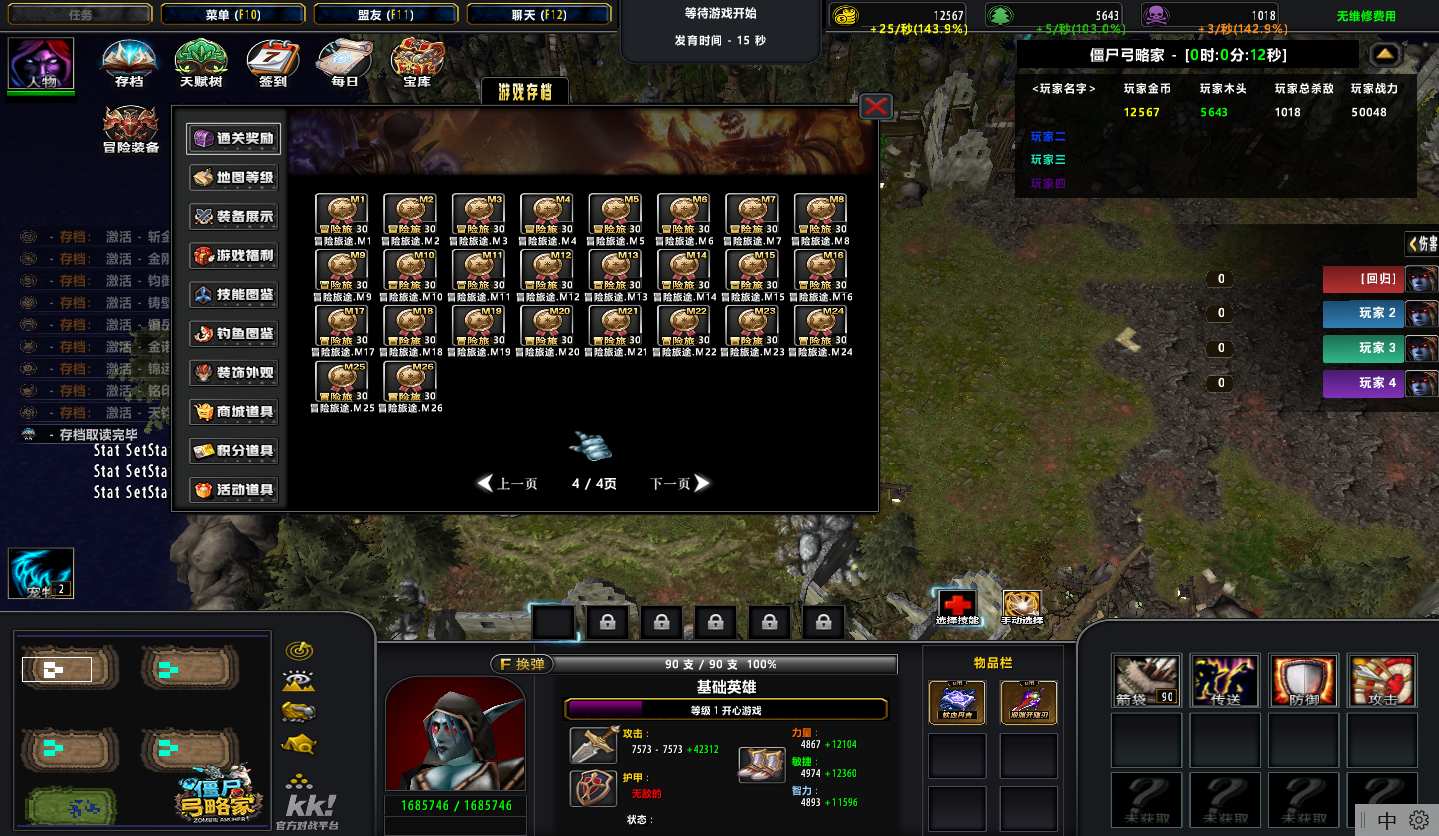Image resolution: width=1439 pixels, height=836 pixels.
Task: Click the 换弹 reload button
Action: click(x=522, y=664)
